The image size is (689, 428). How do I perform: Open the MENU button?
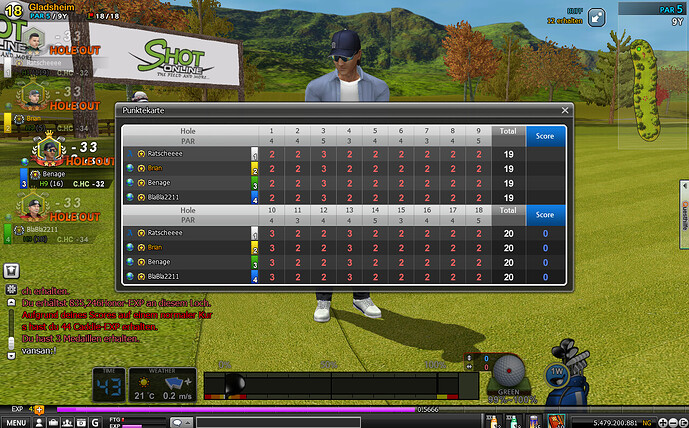coord(15,422)
